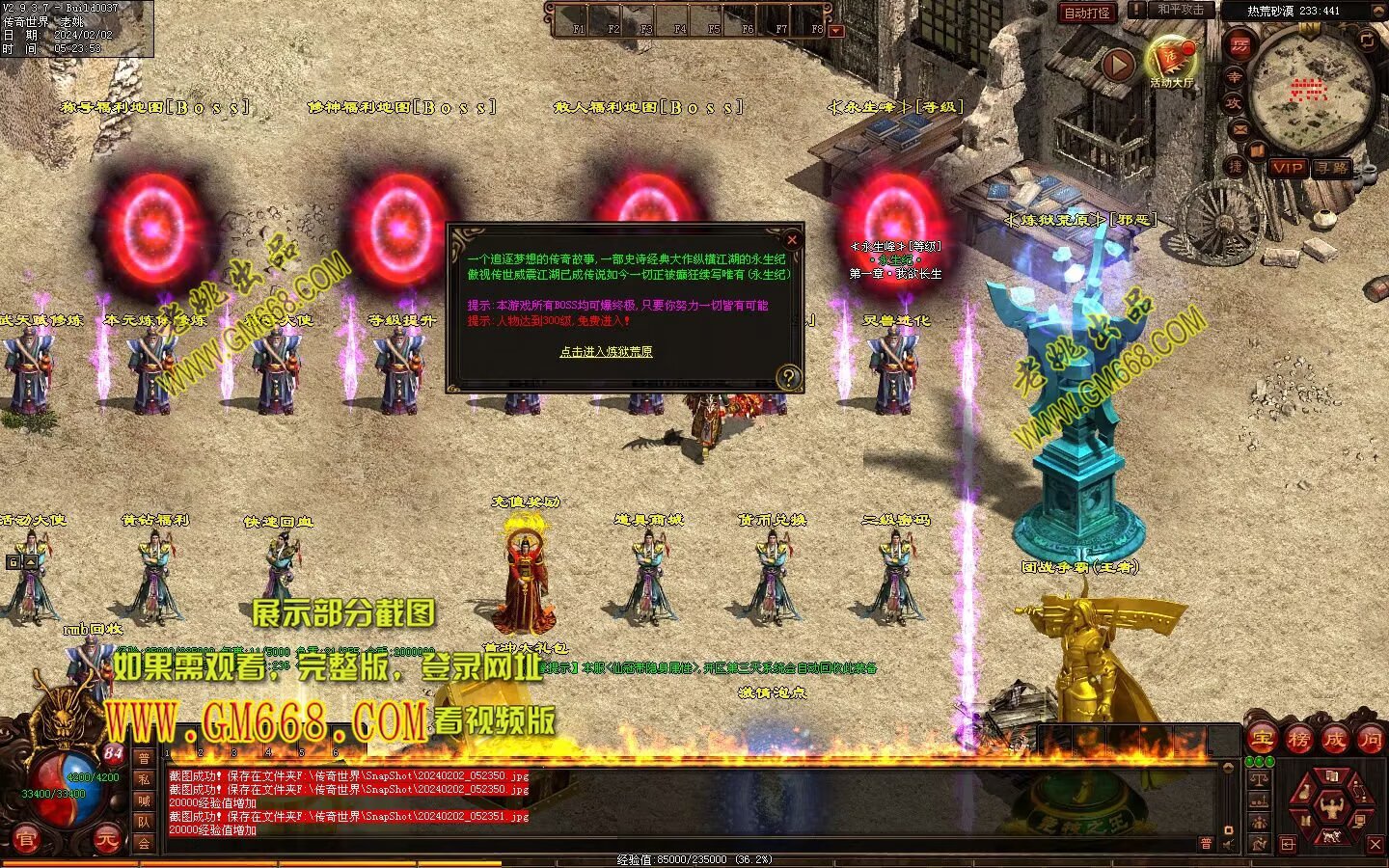
Task: Open the scales trade icon
Action: click(1258, 779)
